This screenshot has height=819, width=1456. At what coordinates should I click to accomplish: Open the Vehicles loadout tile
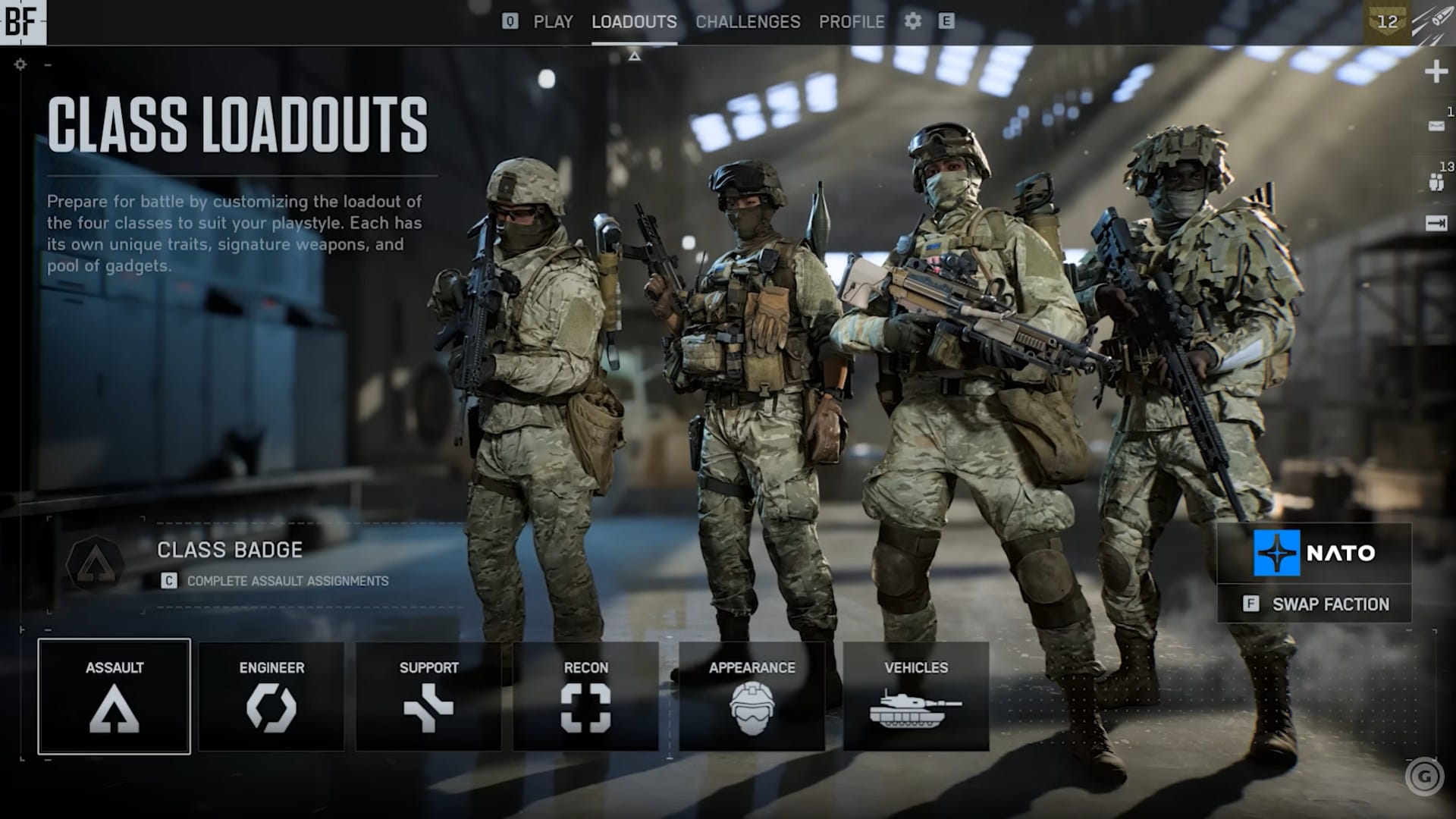(x=916, y=696)
